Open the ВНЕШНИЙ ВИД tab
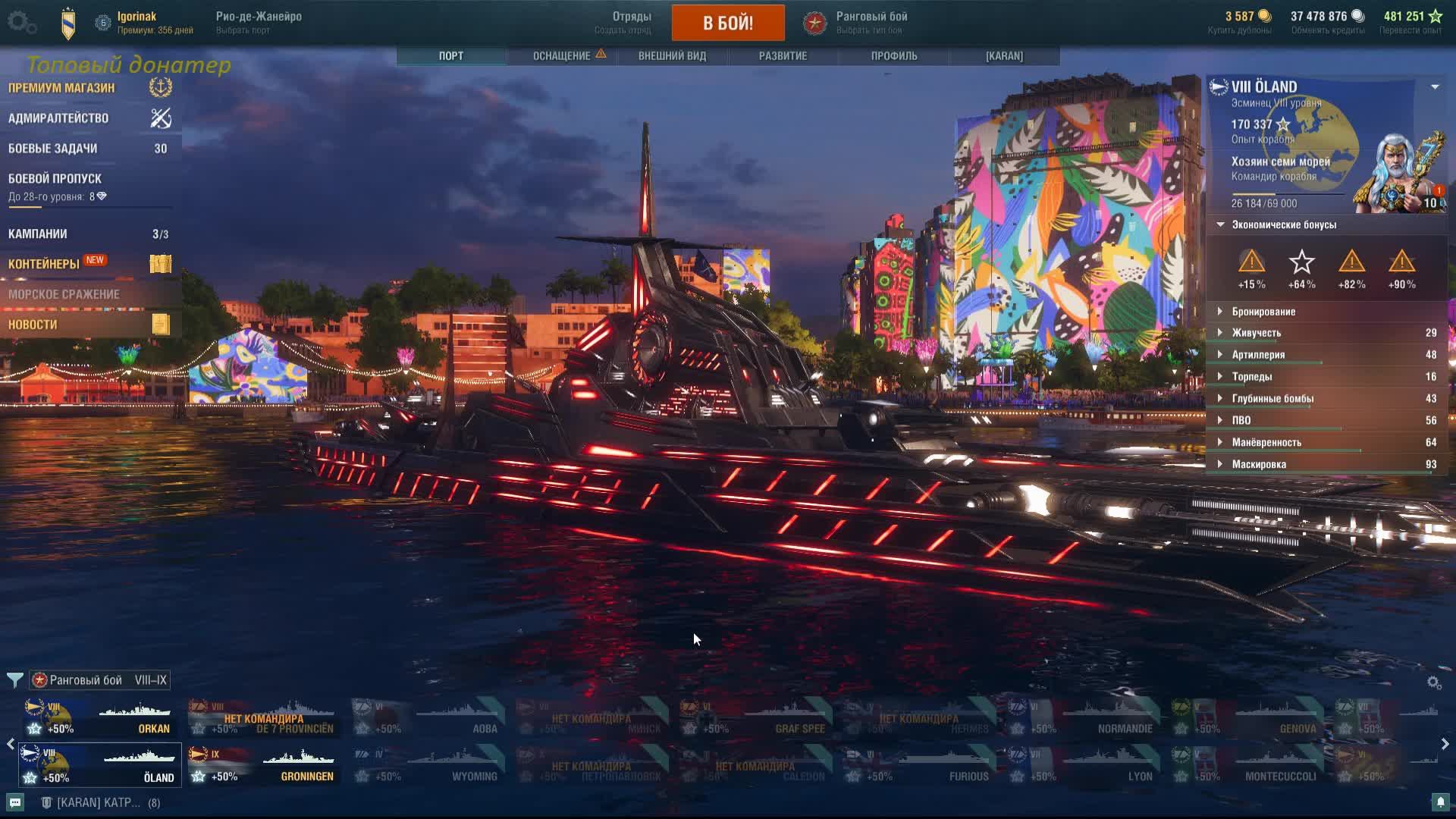Image resolution: width=1456 pixels, height=819 pixels. click(x=672, y=56)
